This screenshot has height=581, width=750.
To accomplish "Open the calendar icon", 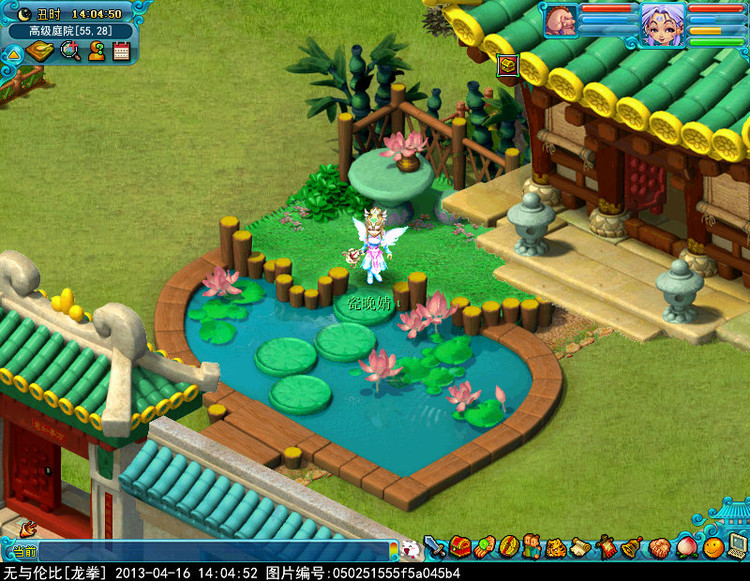I will point(122,52).
